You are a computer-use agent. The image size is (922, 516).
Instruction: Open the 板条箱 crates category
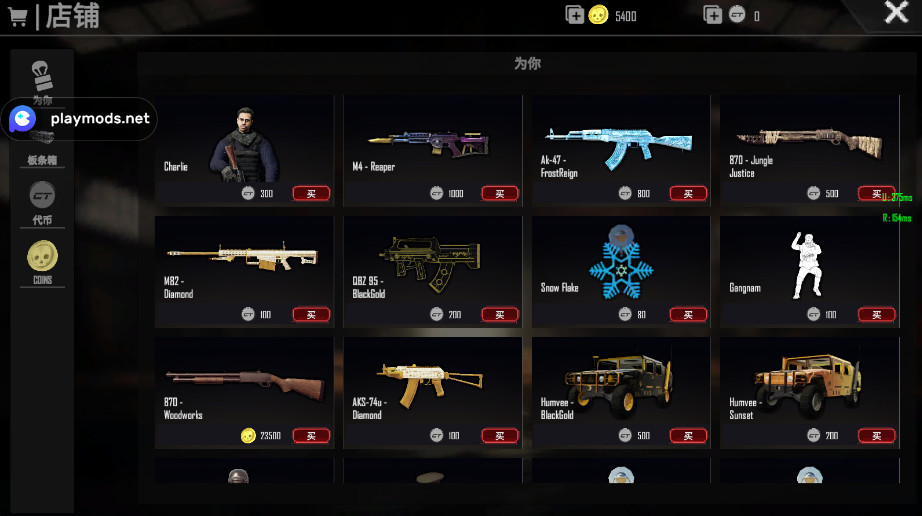(42, 146)
